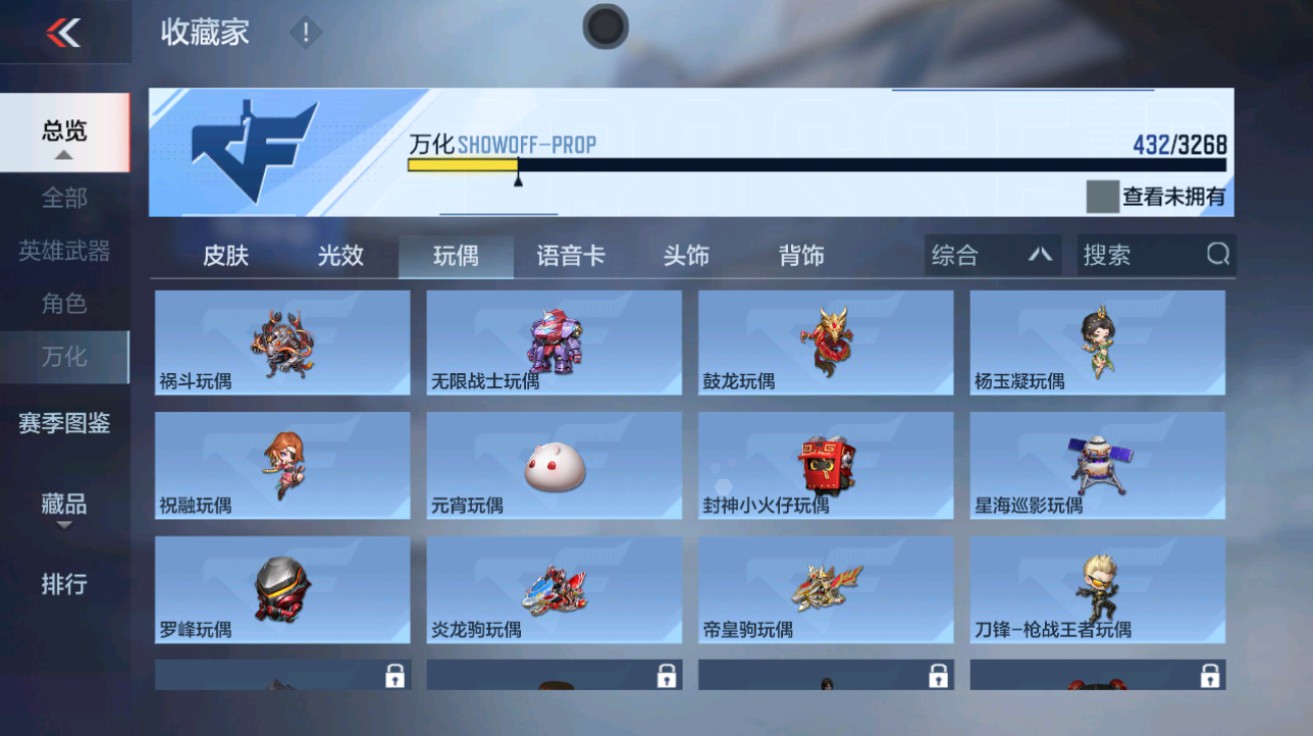This screenshot has width=1313, height=736.
Task: Open the 综合 sort dropdown
Action: point(990,255)
